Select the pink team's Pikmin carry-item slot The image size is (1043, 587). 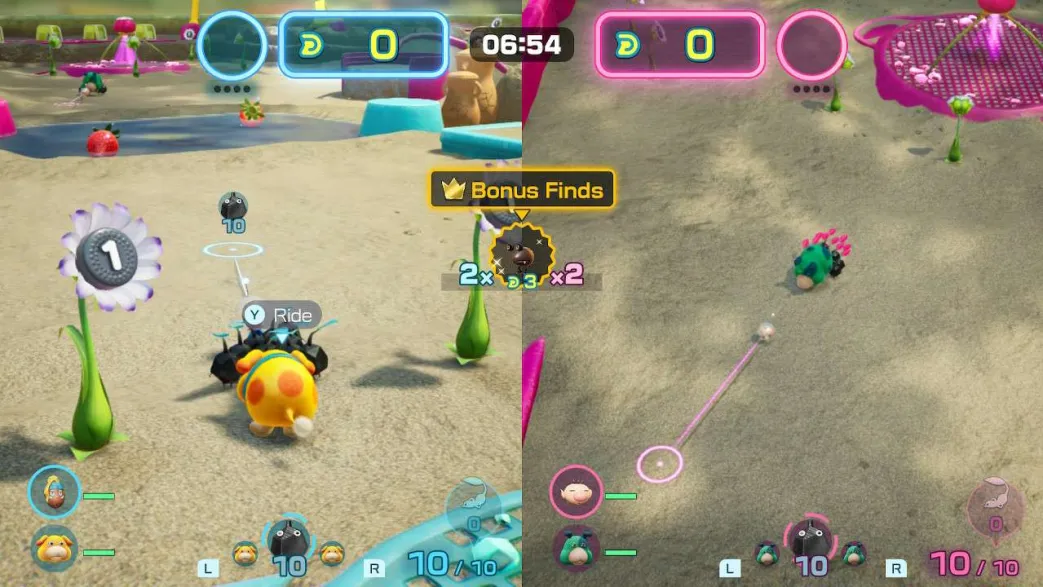(995, 507)
